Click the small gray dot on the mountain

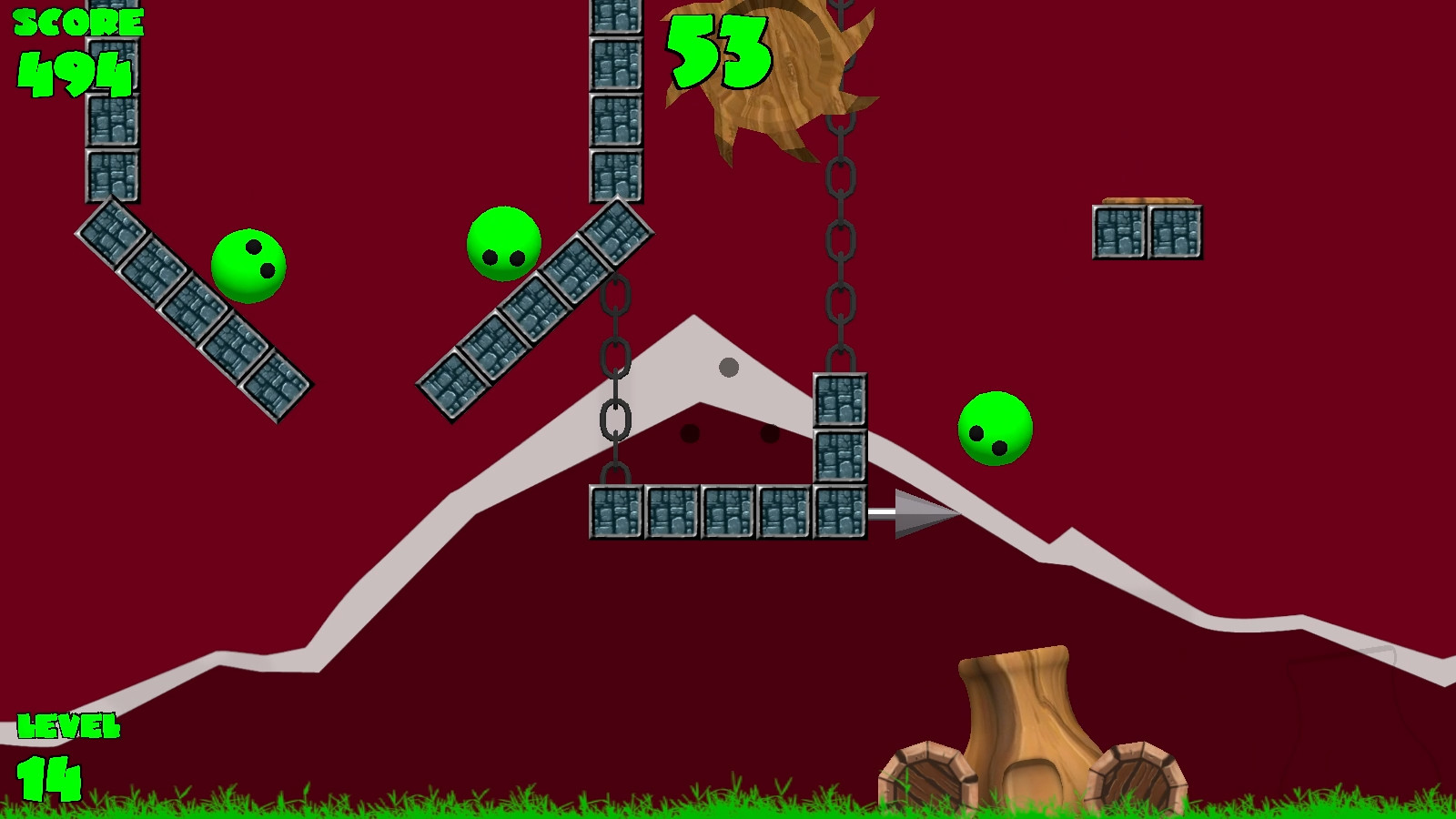(730, 368)
